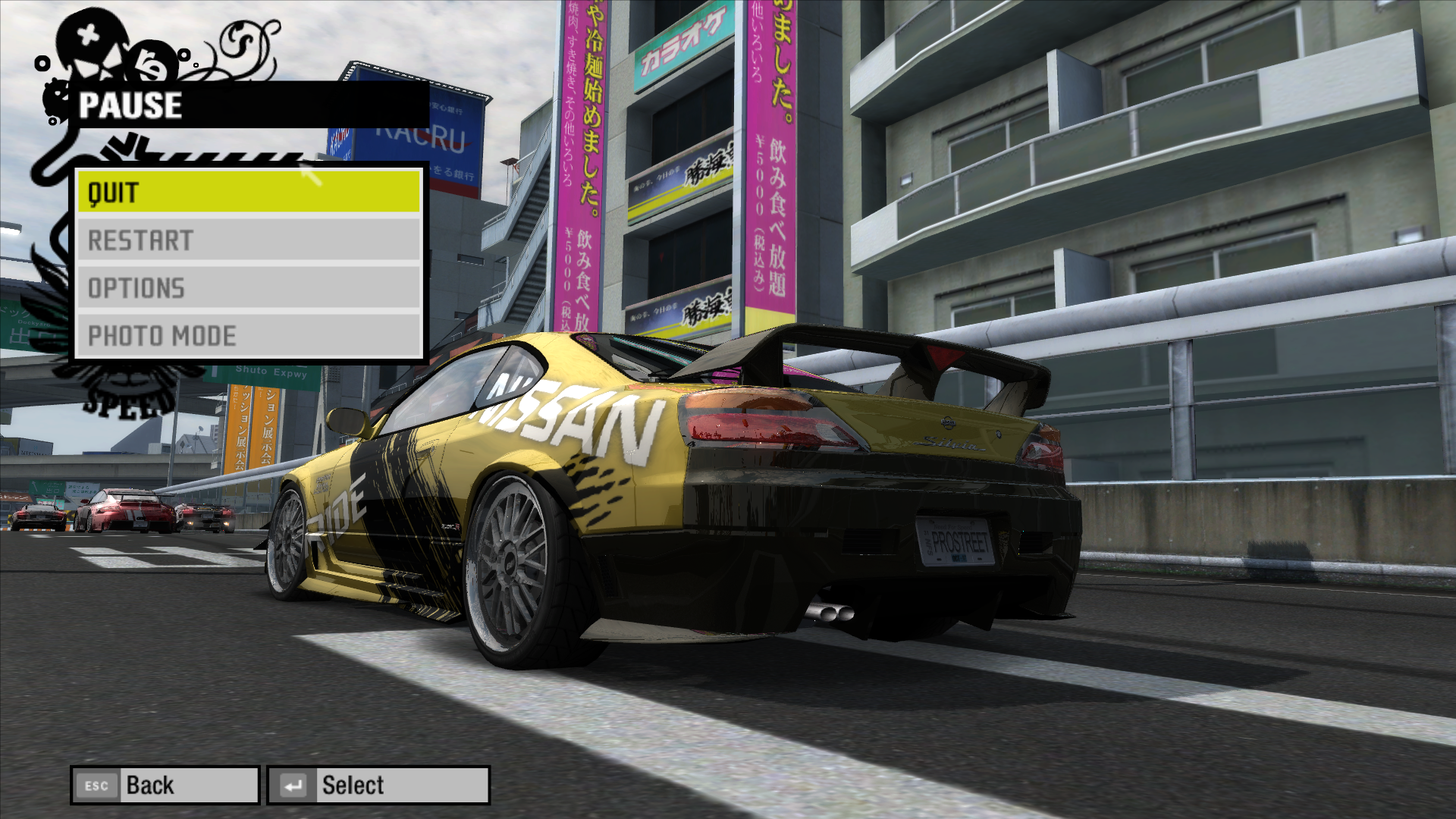Select Quit in the pause menu

pos(249,192)
